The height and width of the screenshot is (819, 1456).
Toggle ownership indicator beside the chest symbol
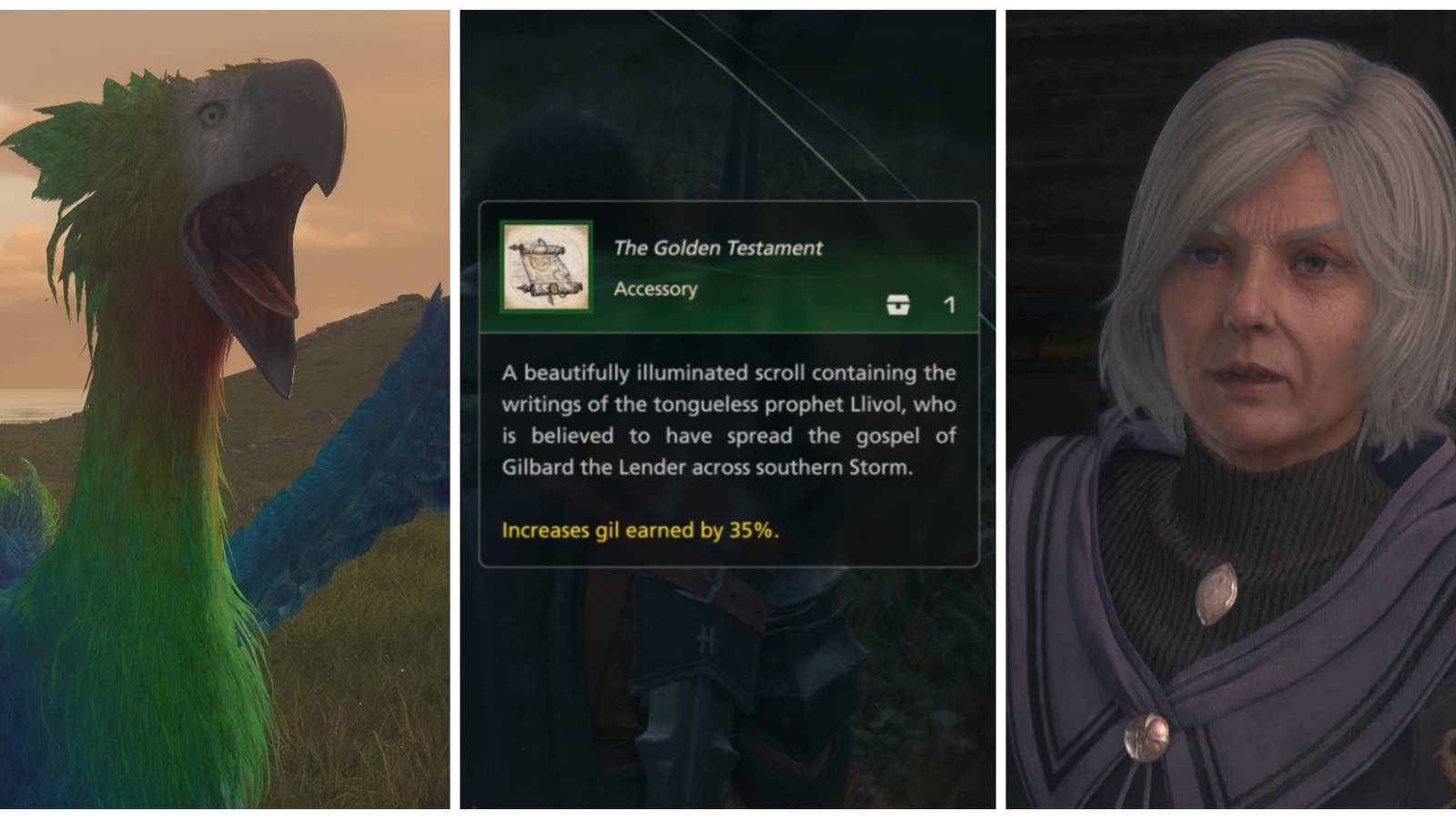point(898,305)
